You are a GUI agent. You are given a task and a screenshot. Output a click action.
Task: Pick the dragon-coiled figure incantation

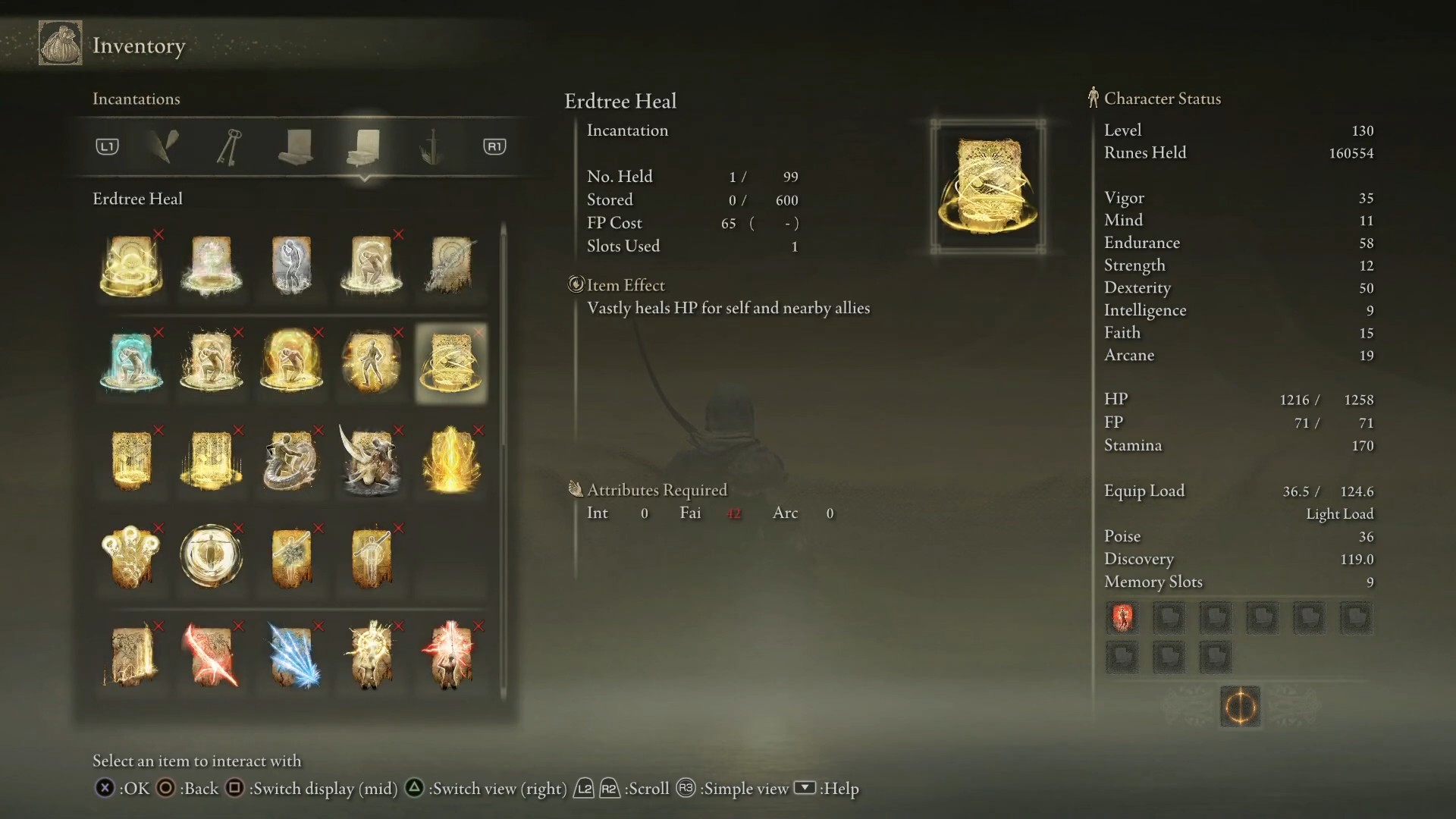point(292,460)
